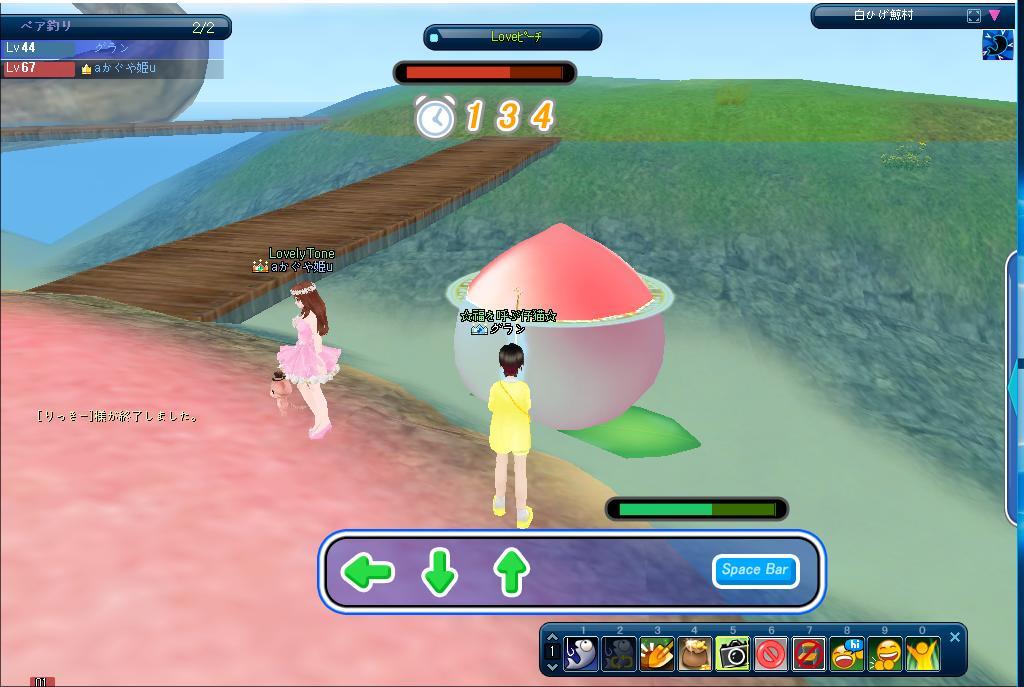Expand the map panel with the corner-brackets button
The width and height of the screenshot is (1024, 687).
click(x=974, y=16)
